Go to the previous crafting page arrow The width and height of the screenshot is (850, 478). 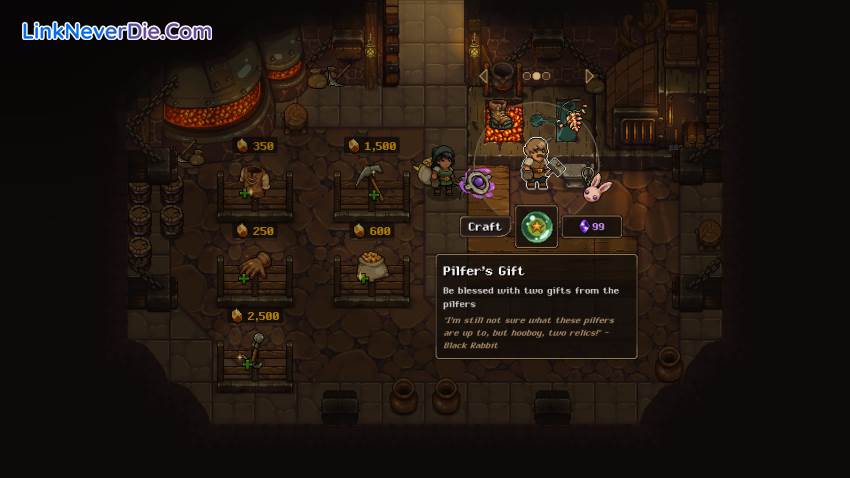click(x=484, y=76)
